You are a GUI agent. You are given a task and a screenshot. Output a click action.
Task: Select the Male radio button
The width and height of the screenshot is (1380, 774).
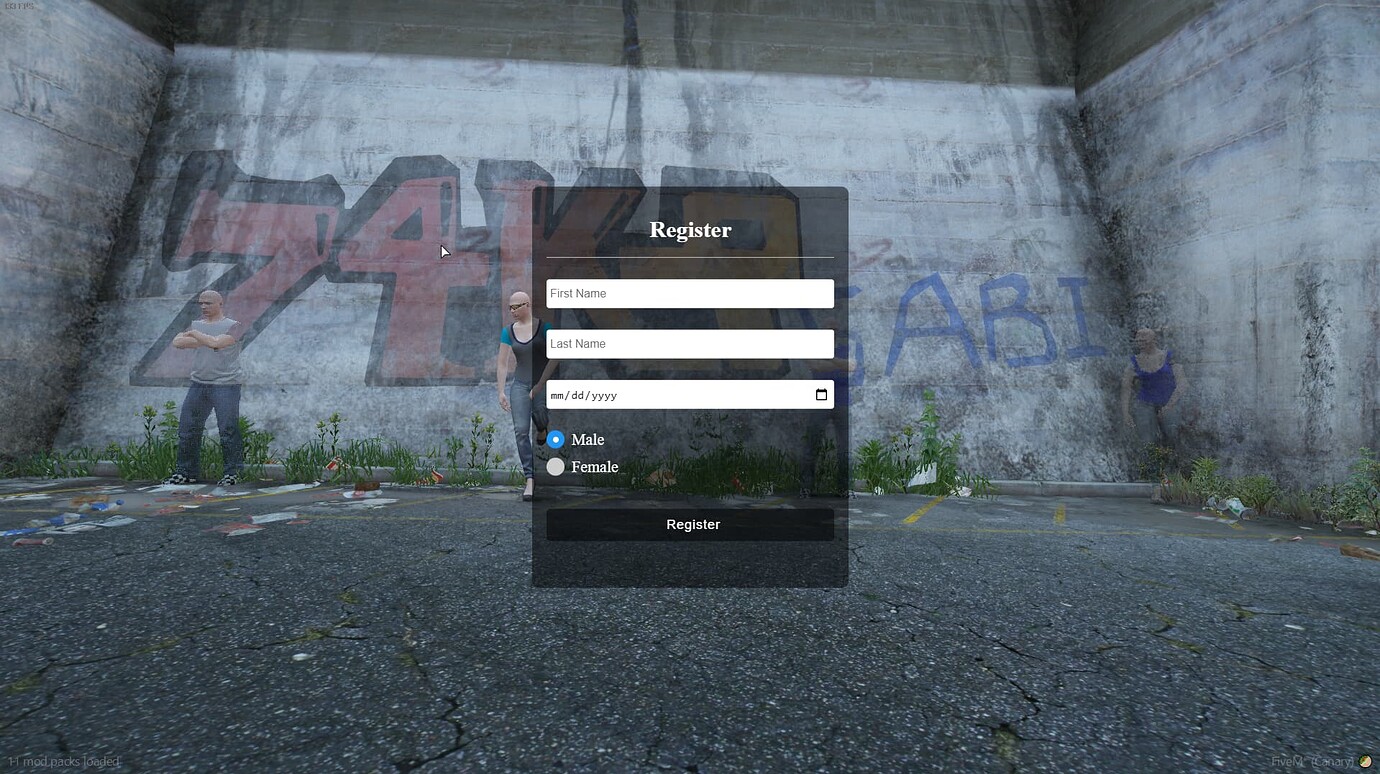pyautogui.click(x=555, y=439)
